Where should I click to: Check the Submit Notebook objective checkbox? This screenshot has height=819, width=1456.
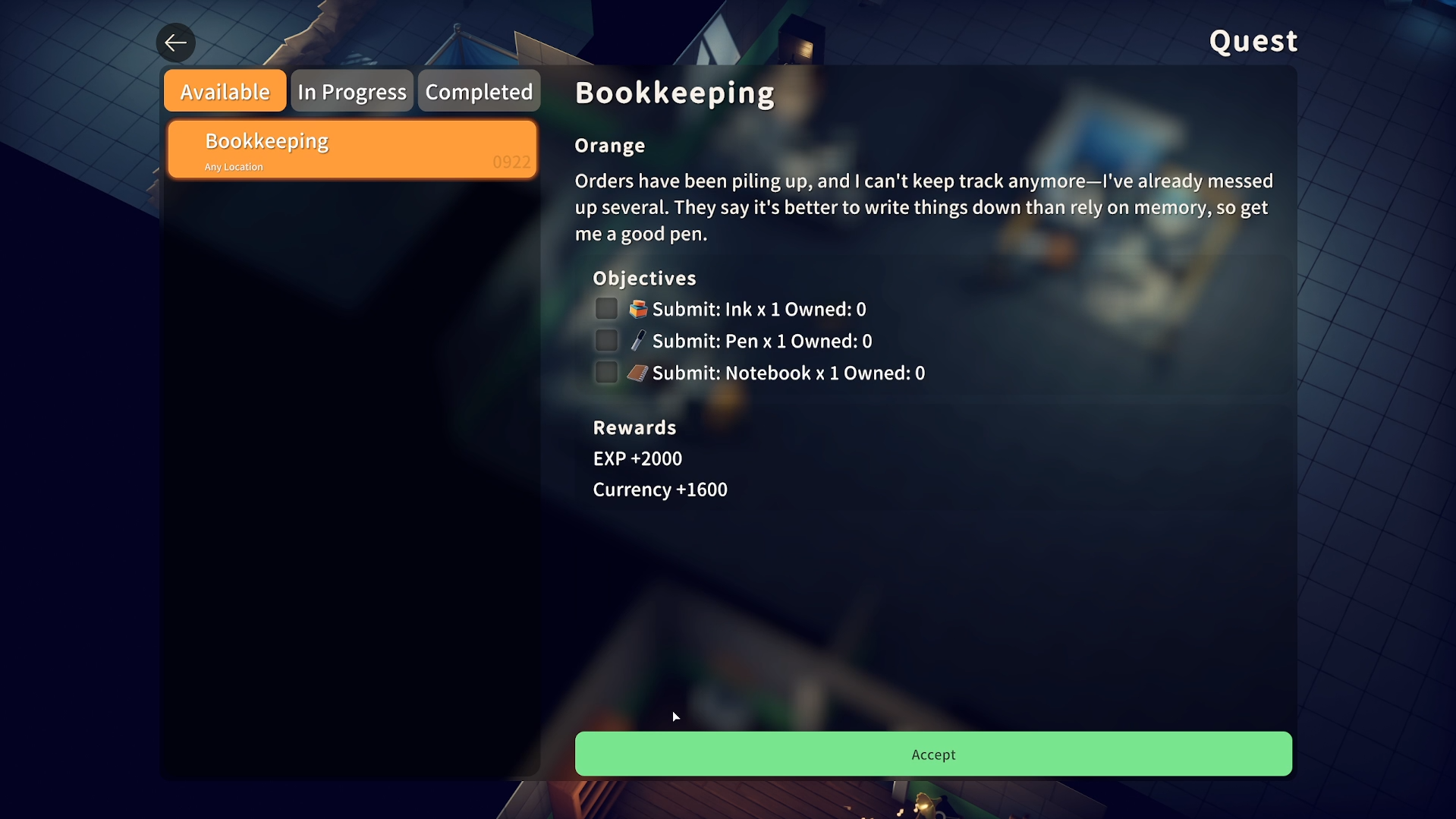605,372
